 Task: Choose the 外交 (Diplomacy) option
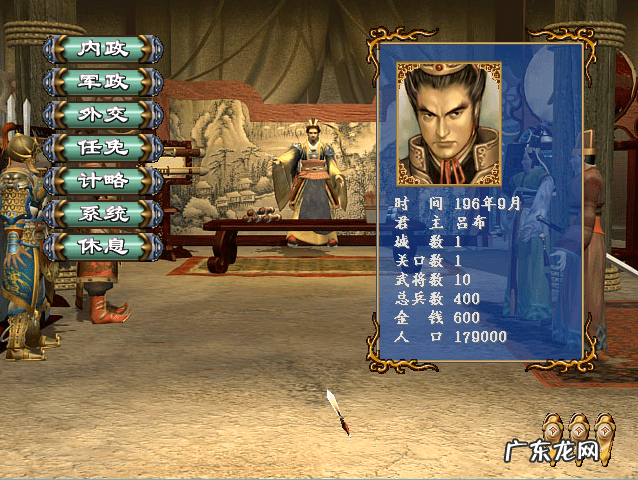point(103,115)
